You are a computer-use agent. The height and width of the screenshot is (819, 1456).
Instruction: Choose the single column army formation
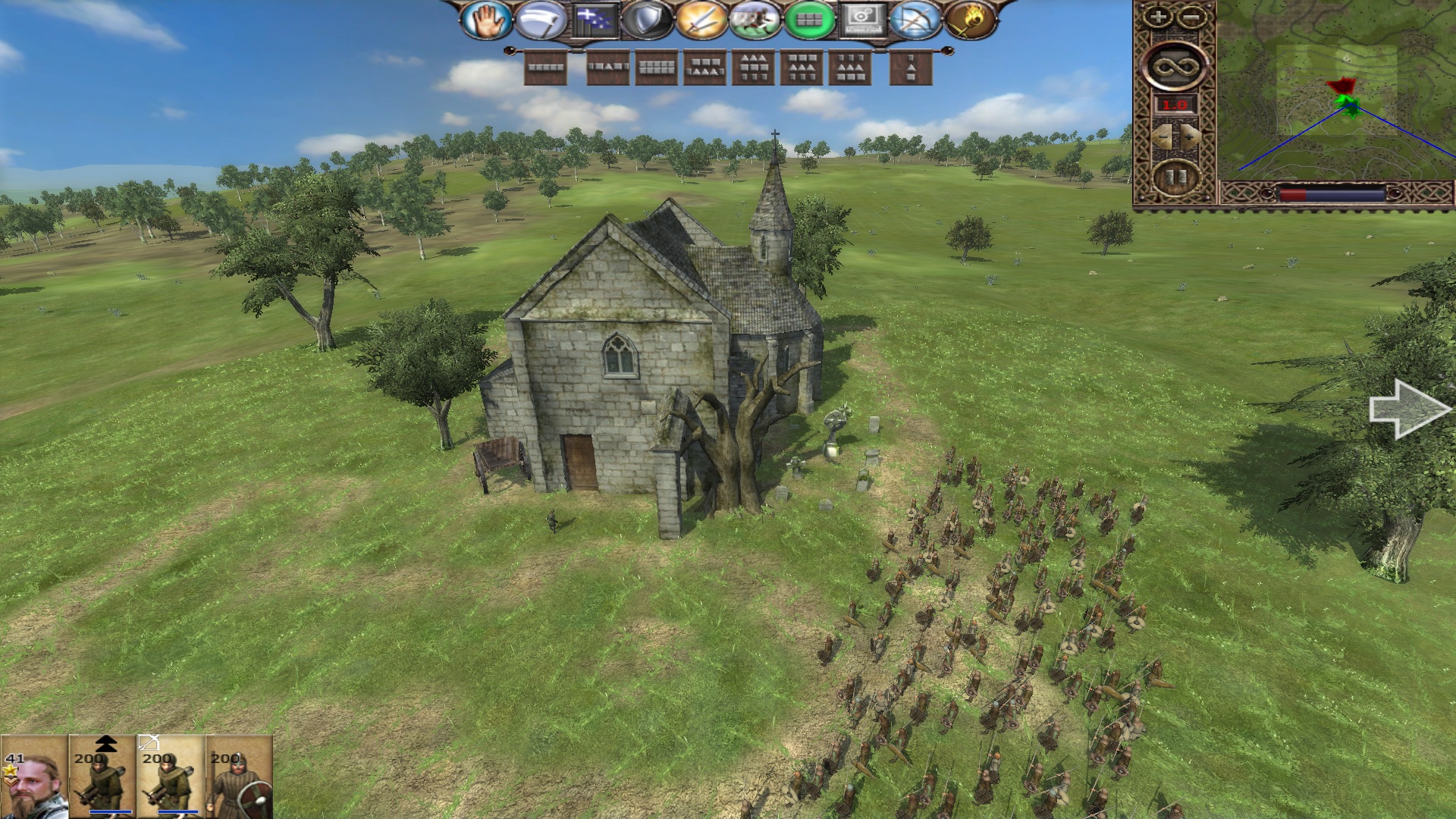[910, 68]
